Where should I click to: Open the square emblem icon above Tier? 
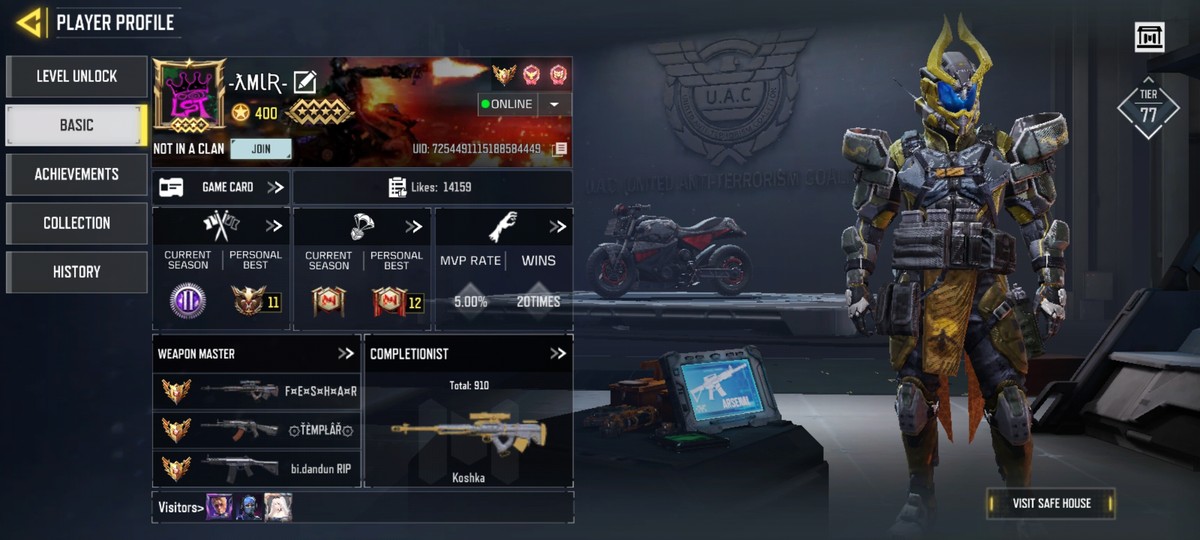(1149, 37)
